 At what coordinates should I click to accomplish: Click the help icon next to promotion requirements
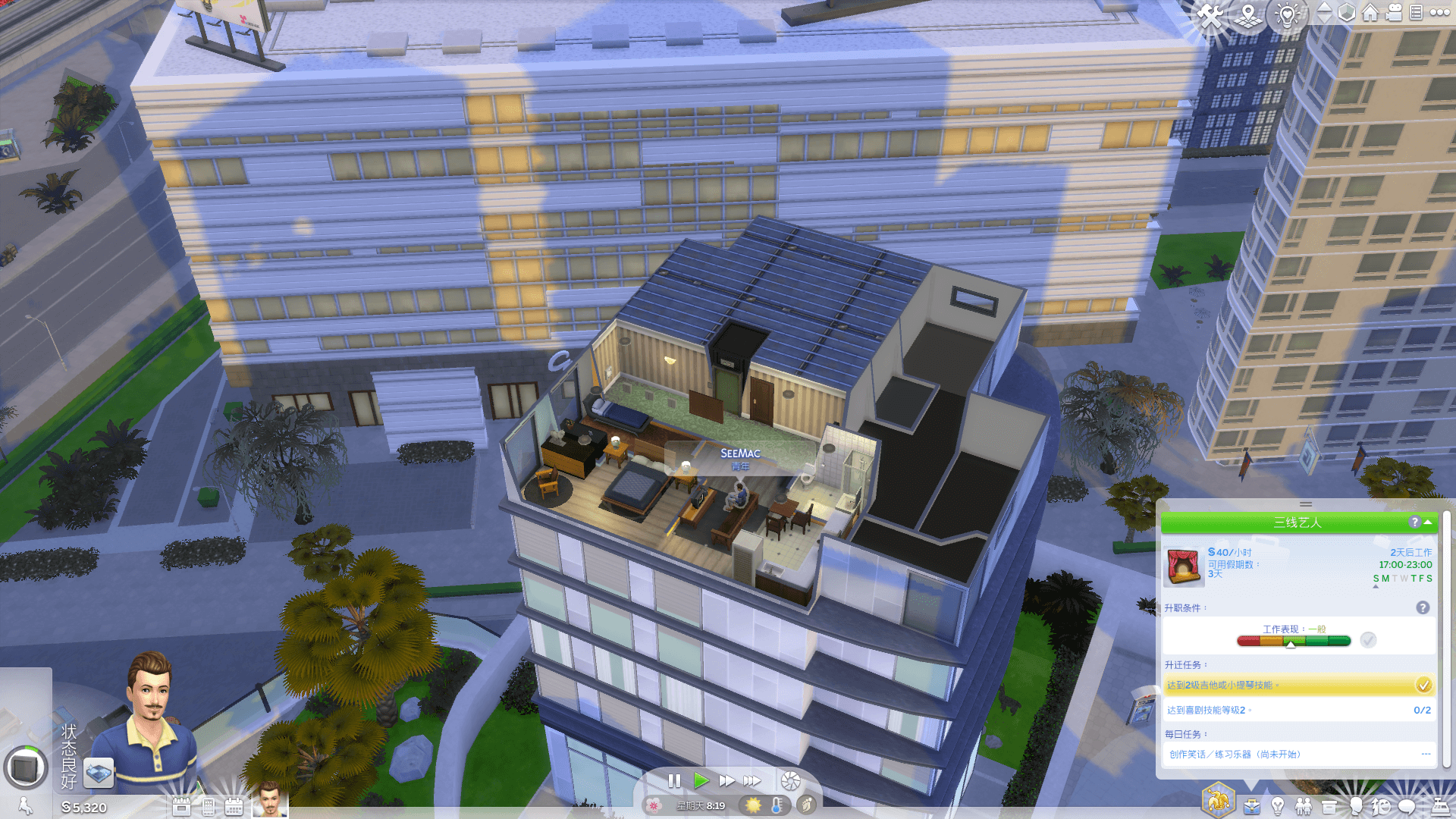[x=1423, y=608]
